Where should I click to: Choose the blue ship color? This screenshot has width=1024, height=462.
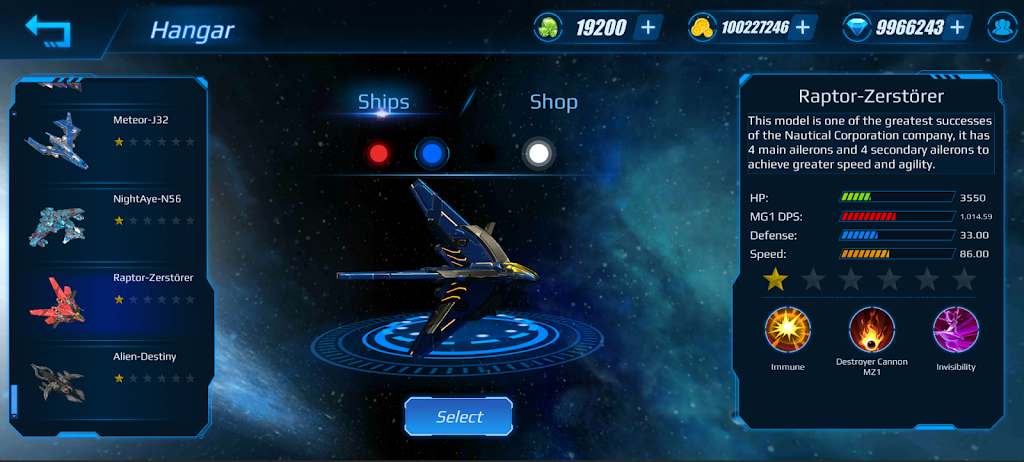click(x=432, y=153)
